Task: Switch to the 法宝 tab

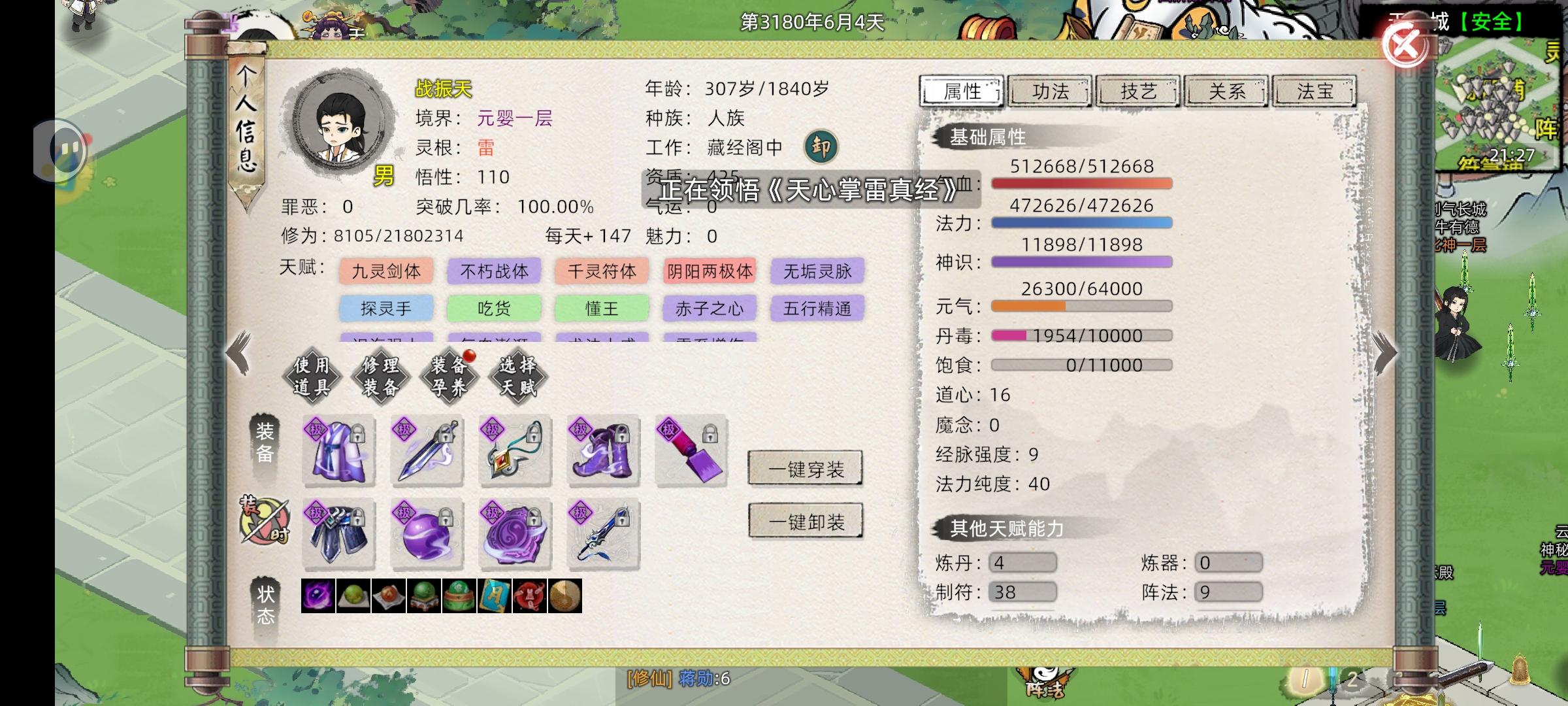Action: click(1315, 92)
